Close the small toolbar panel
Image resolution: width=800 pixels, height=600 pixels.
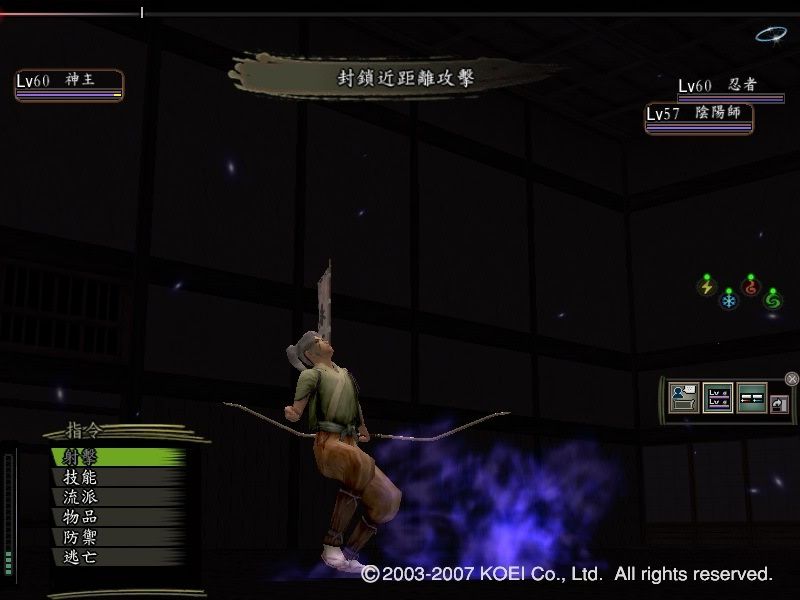pyautogui.click(x=792, y=378)
